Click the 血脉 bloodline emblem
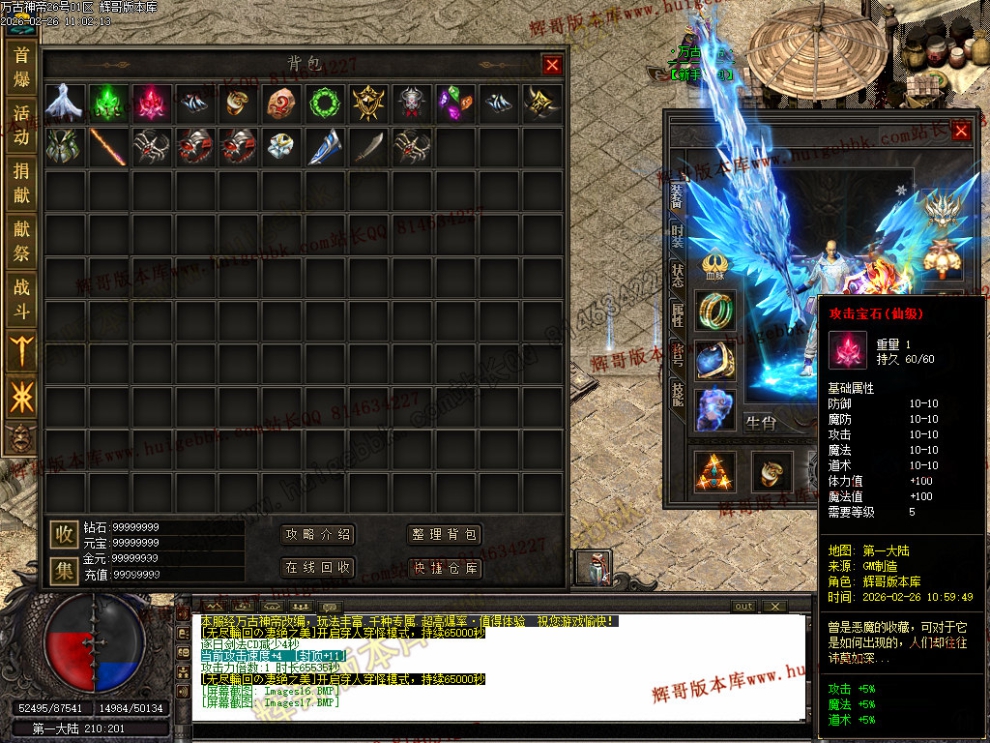 [714, 265]
